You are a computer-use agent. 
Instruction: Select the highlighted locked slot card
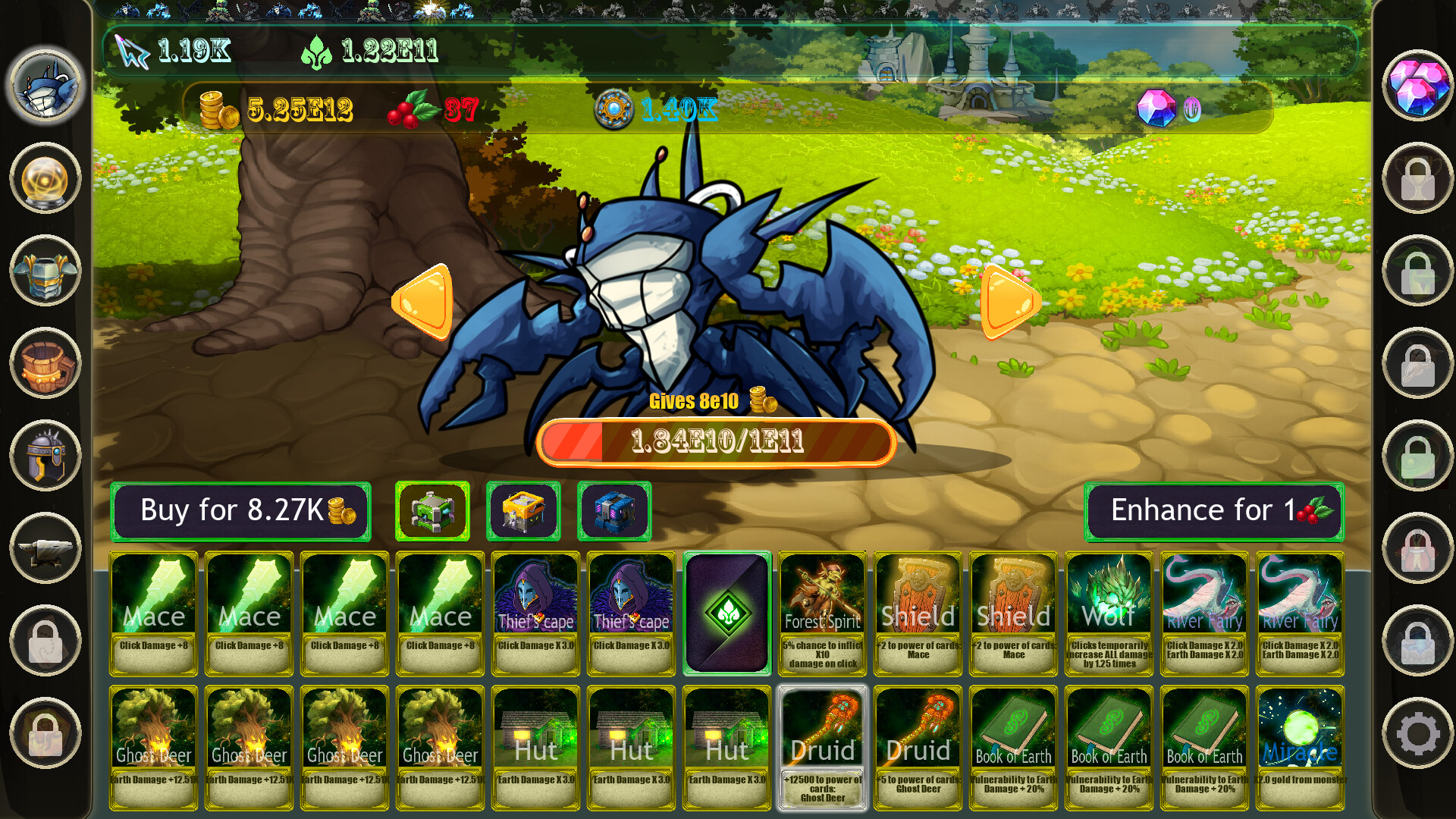pyautogui.click(x=726, y=610)
